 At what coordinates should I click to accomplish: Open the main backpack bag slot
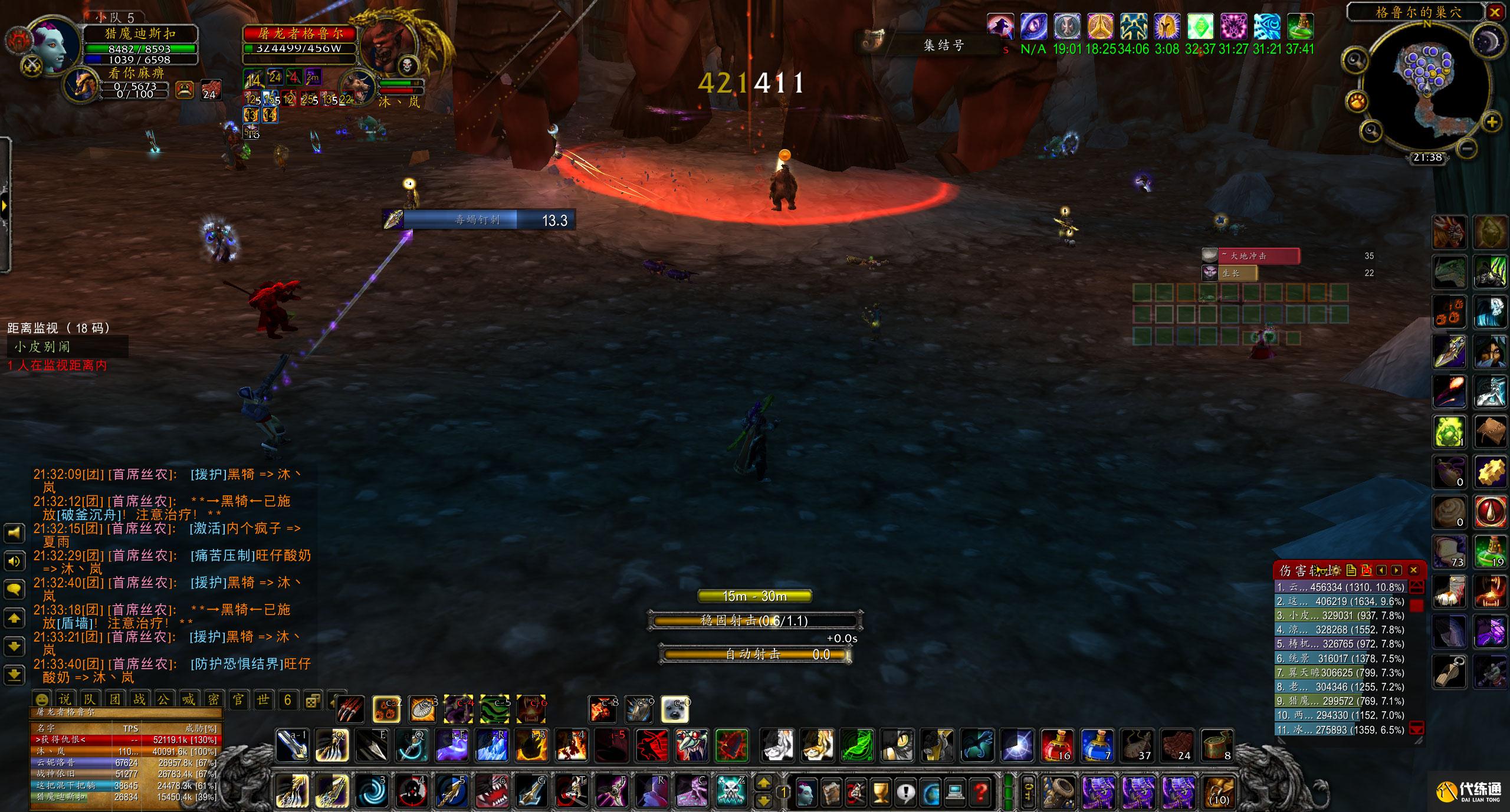click(1217, 791)
